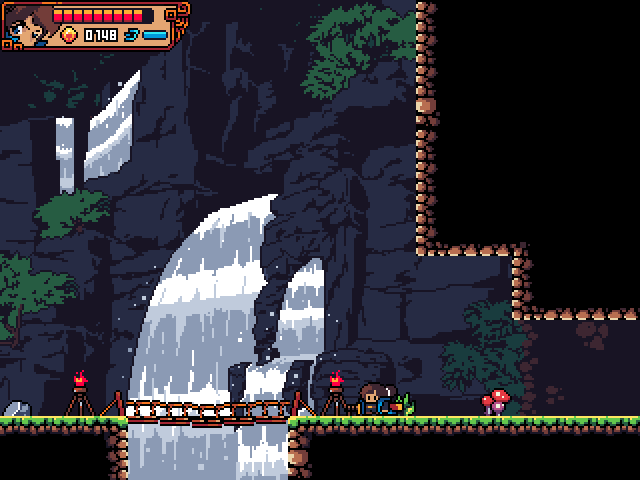Click the blue dash energy icon
640x480 pixels.
tap(130, 35)
